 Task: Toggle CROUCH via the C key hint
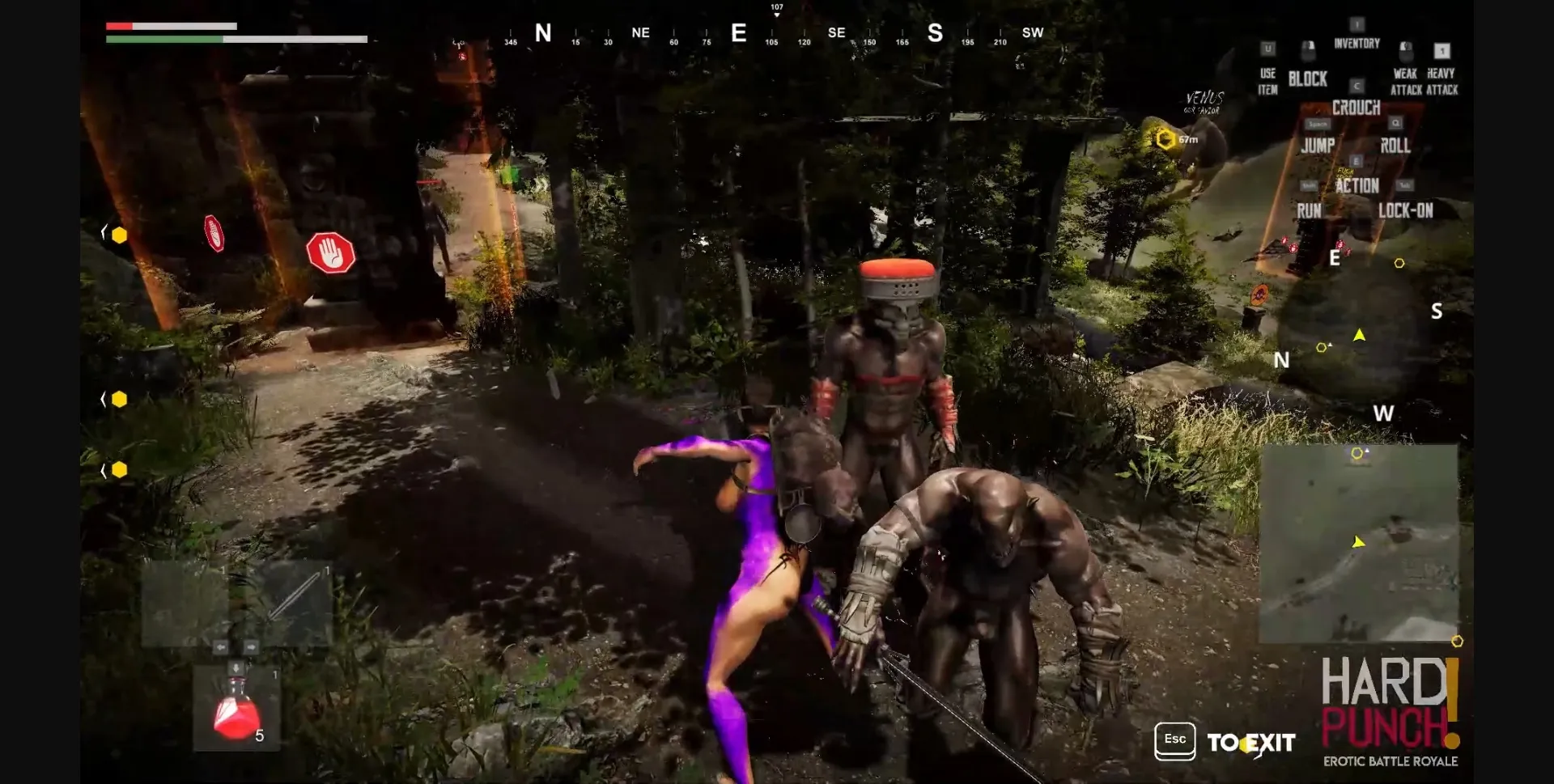[1356, 84]
